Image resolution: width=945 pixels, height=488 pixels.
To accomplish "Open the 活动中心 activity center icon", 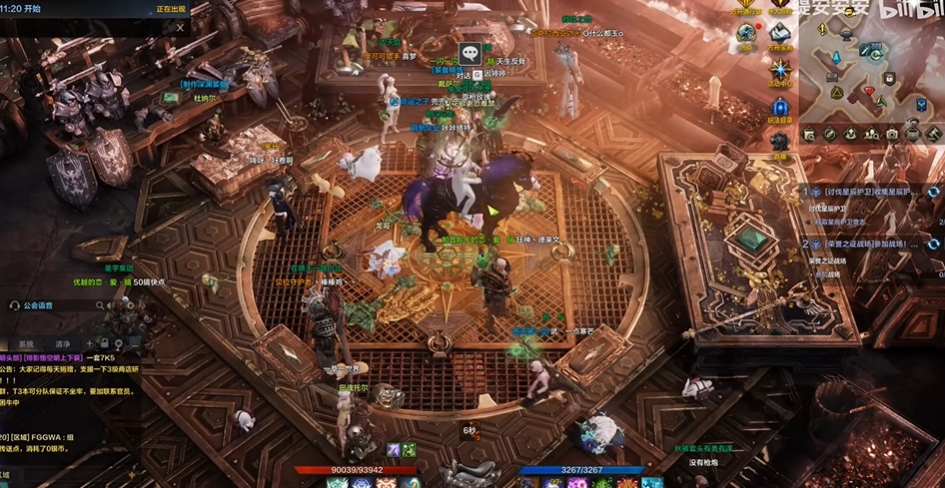I will pyautogui.click(x=780, y=71).
